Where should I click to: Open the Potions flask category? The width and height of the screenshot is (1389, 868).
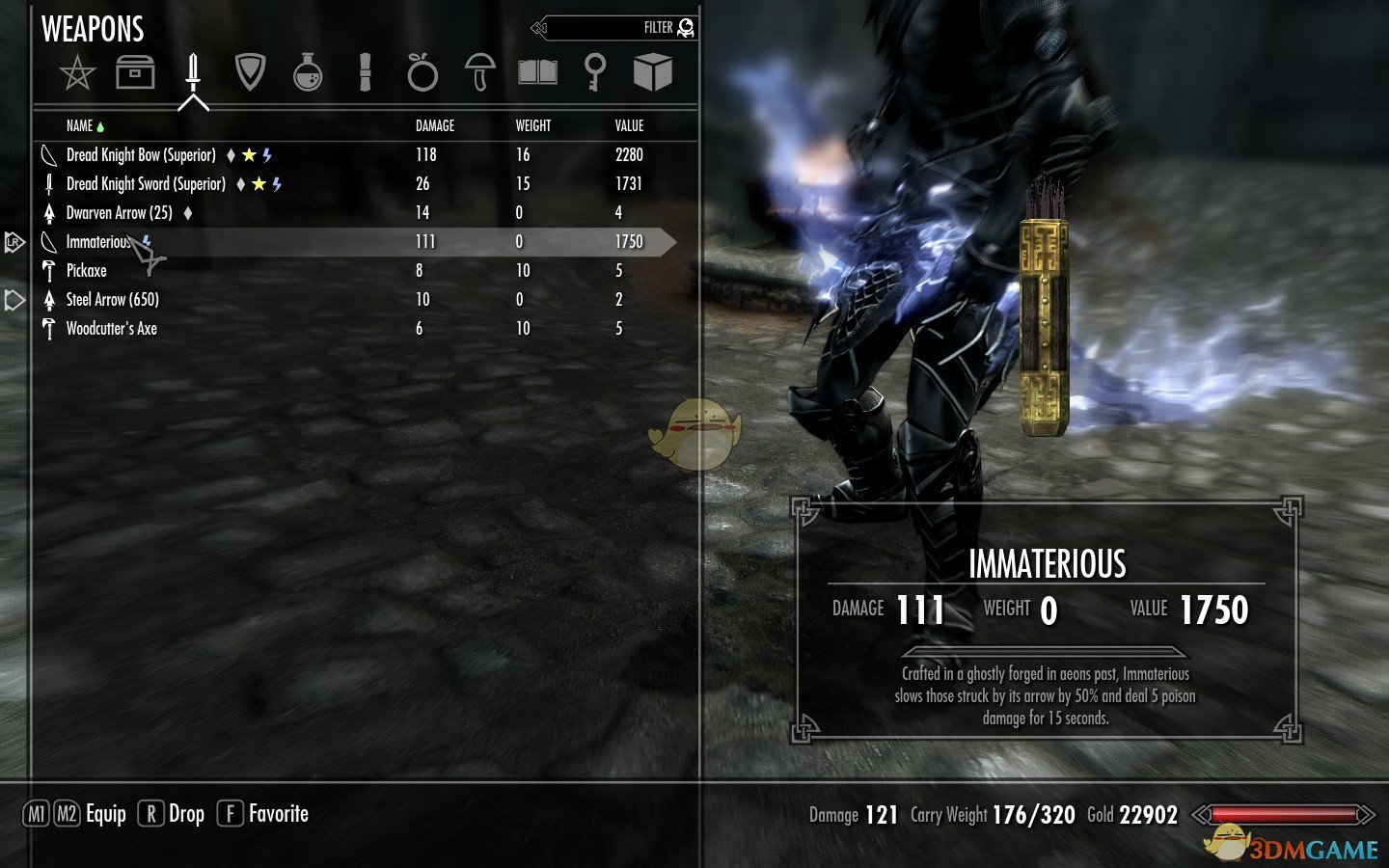pyautogui.click(x=308, y=72)
